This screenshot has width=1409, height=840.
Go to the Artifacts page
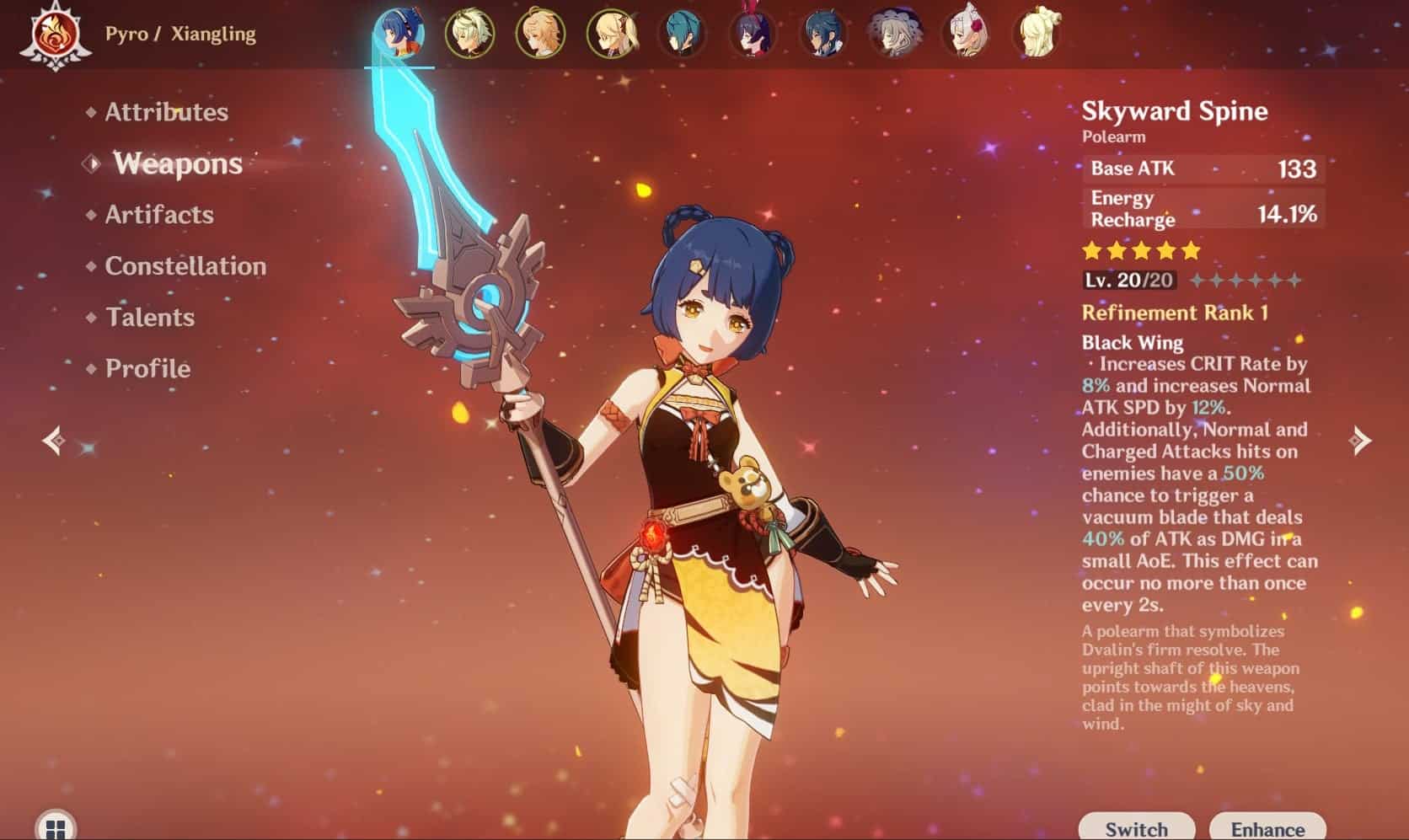159,215
